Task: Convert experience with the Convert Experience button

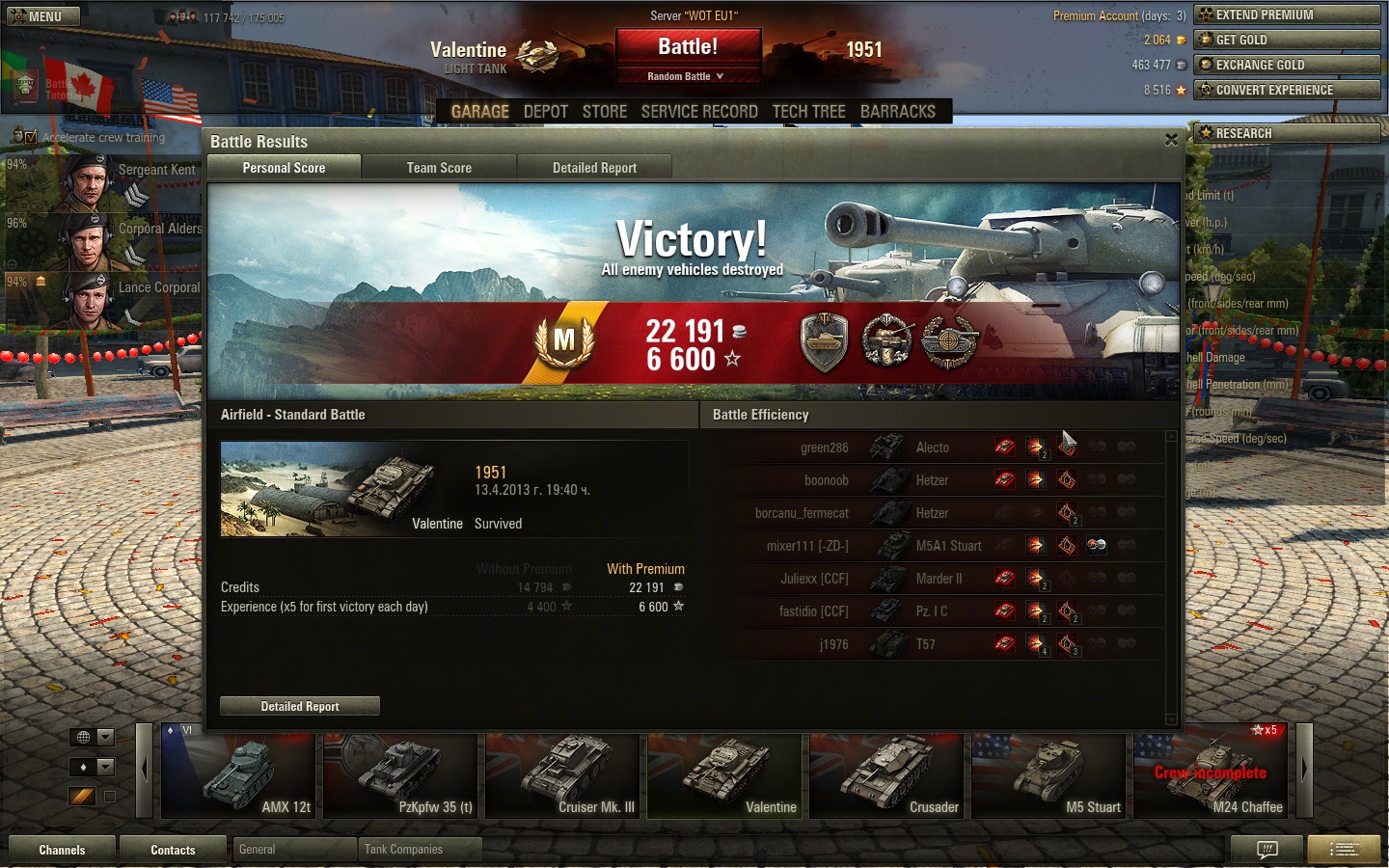Action: click(1287, 90)
